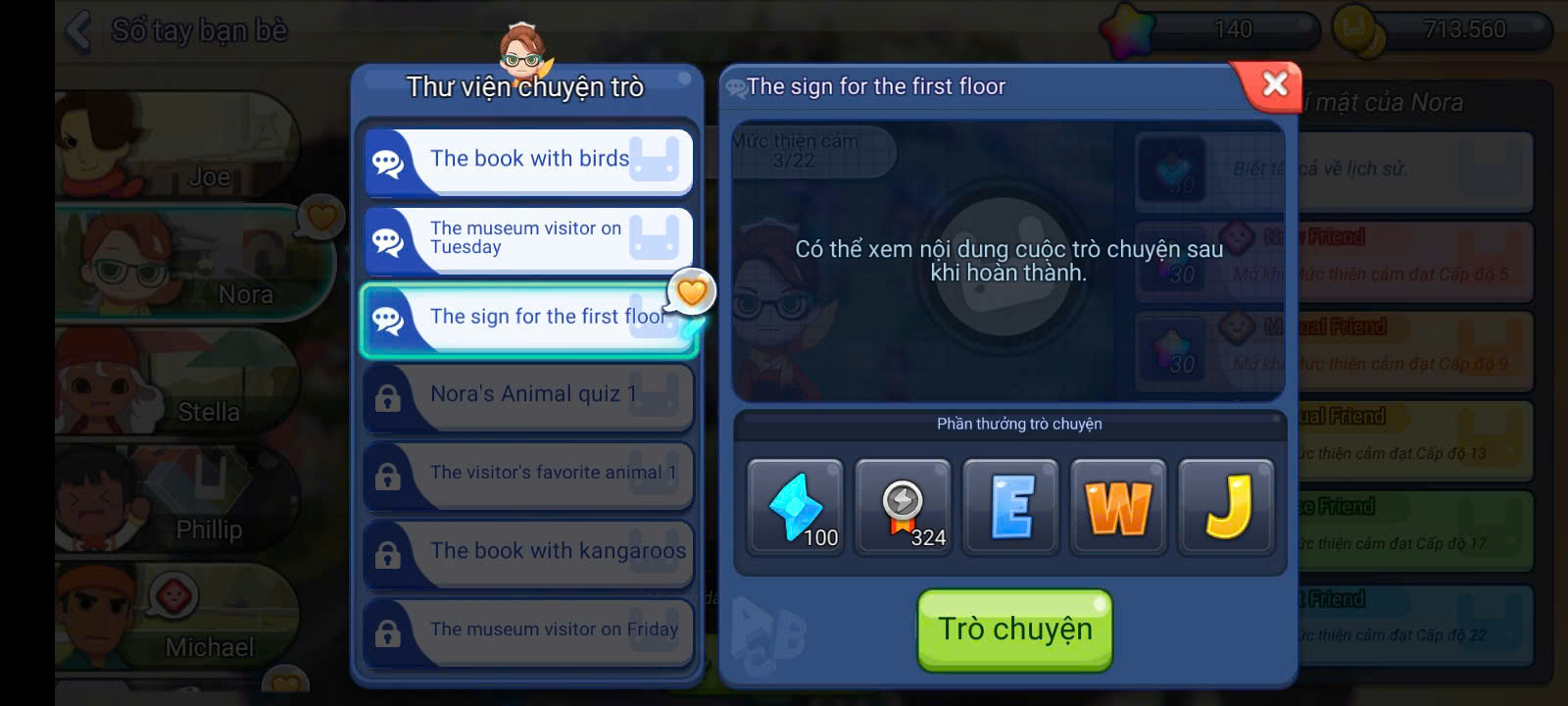Select locked "Nora's Animal quiz 1" entry
Screen dimensions: 1568x706
[529, 395]
